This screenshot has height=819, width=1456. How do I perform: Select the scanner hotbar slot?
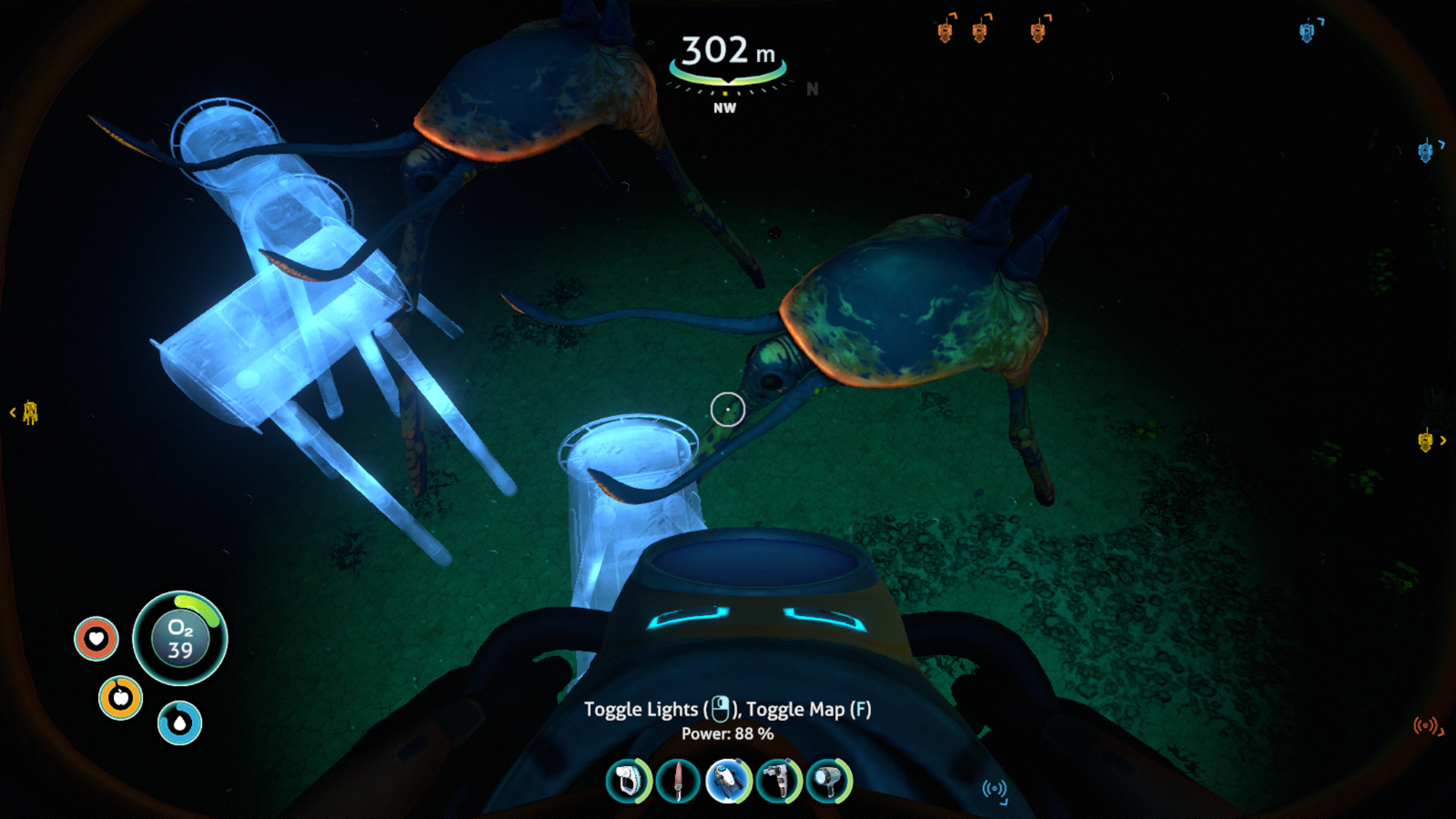click(x=629, y=781)
